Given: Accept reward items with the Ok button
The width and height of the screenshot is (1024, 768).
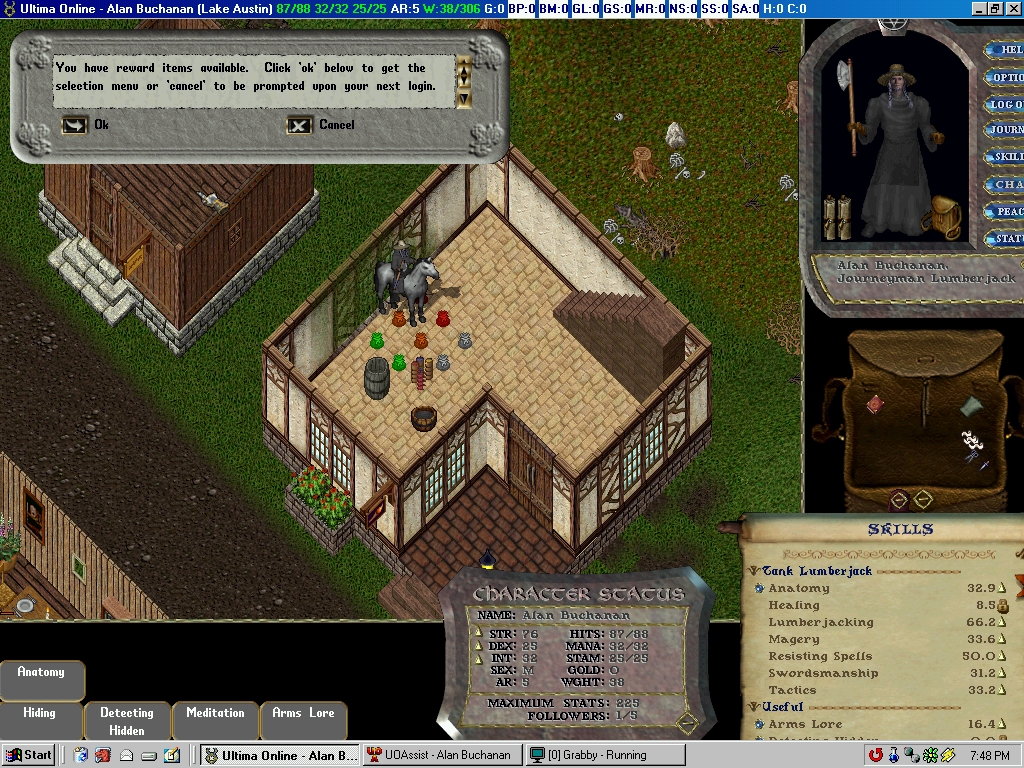Looking at the screenshot, I should 76,125.
